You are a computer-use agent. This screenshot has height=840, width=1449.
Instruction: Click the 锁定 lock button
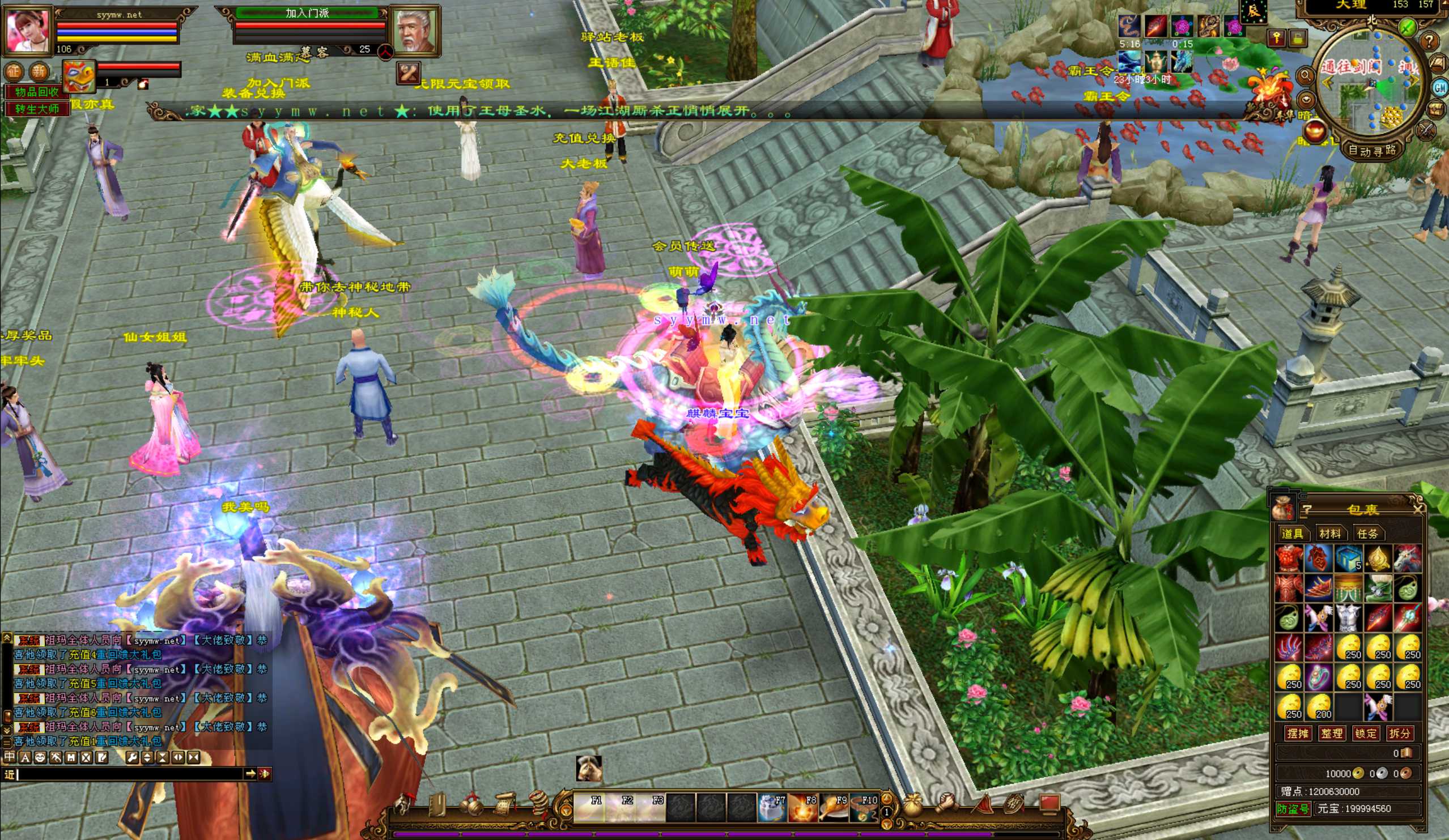coord(1366,734)
